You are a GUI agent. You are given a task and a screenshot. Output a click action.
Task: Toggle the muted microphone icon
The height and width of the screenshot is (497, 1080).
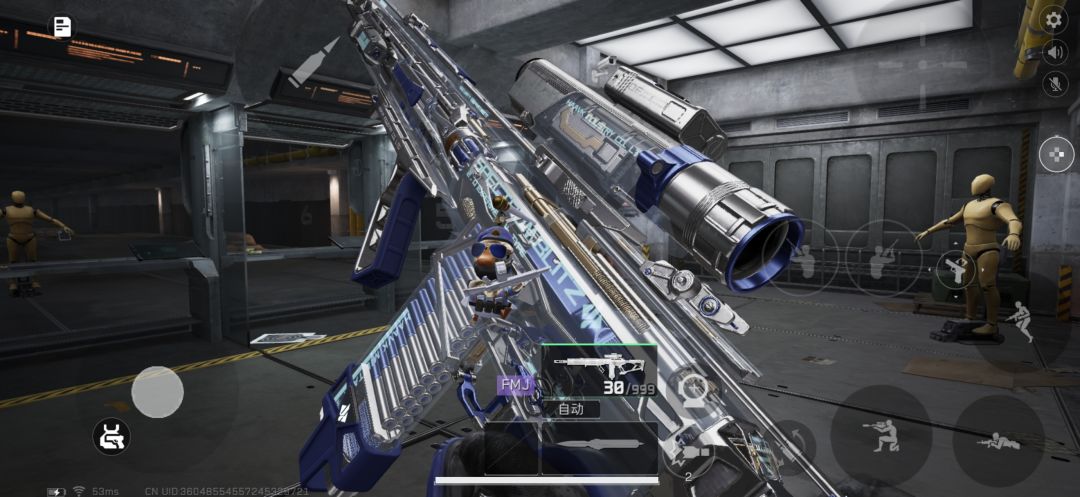click(x=1054, y=84)
